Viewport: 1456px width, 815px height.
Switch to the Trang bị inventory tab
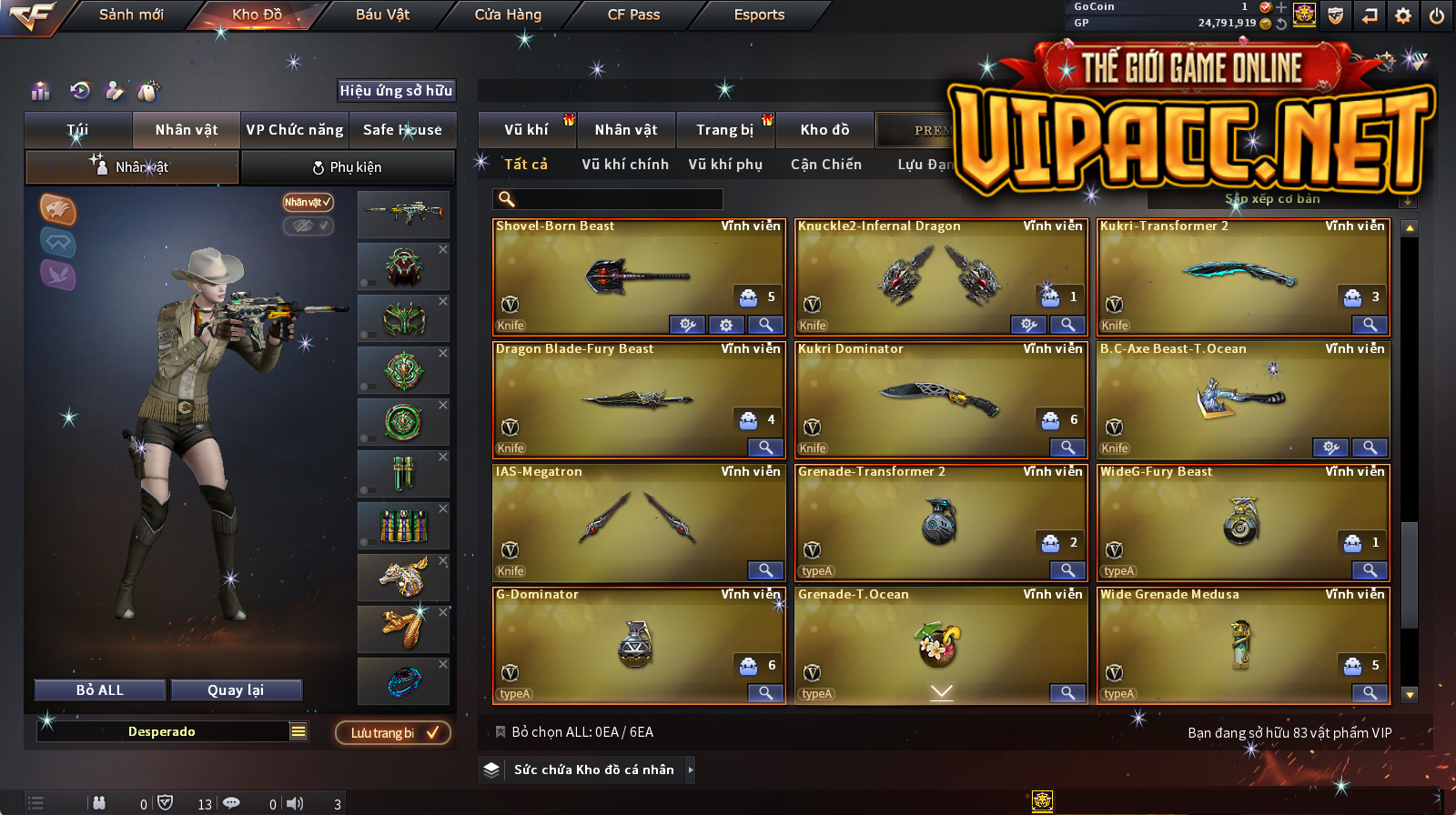[724, 130]
